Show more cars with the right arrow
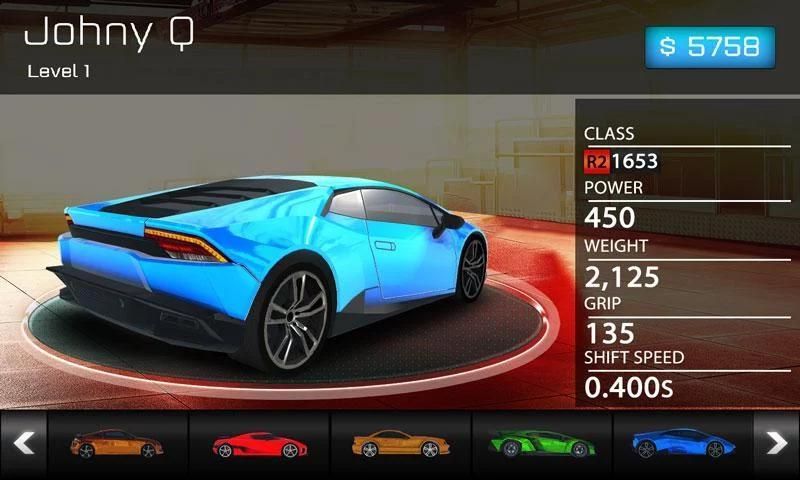This screenshot has height=480, width=800. (x=776, y=443)
